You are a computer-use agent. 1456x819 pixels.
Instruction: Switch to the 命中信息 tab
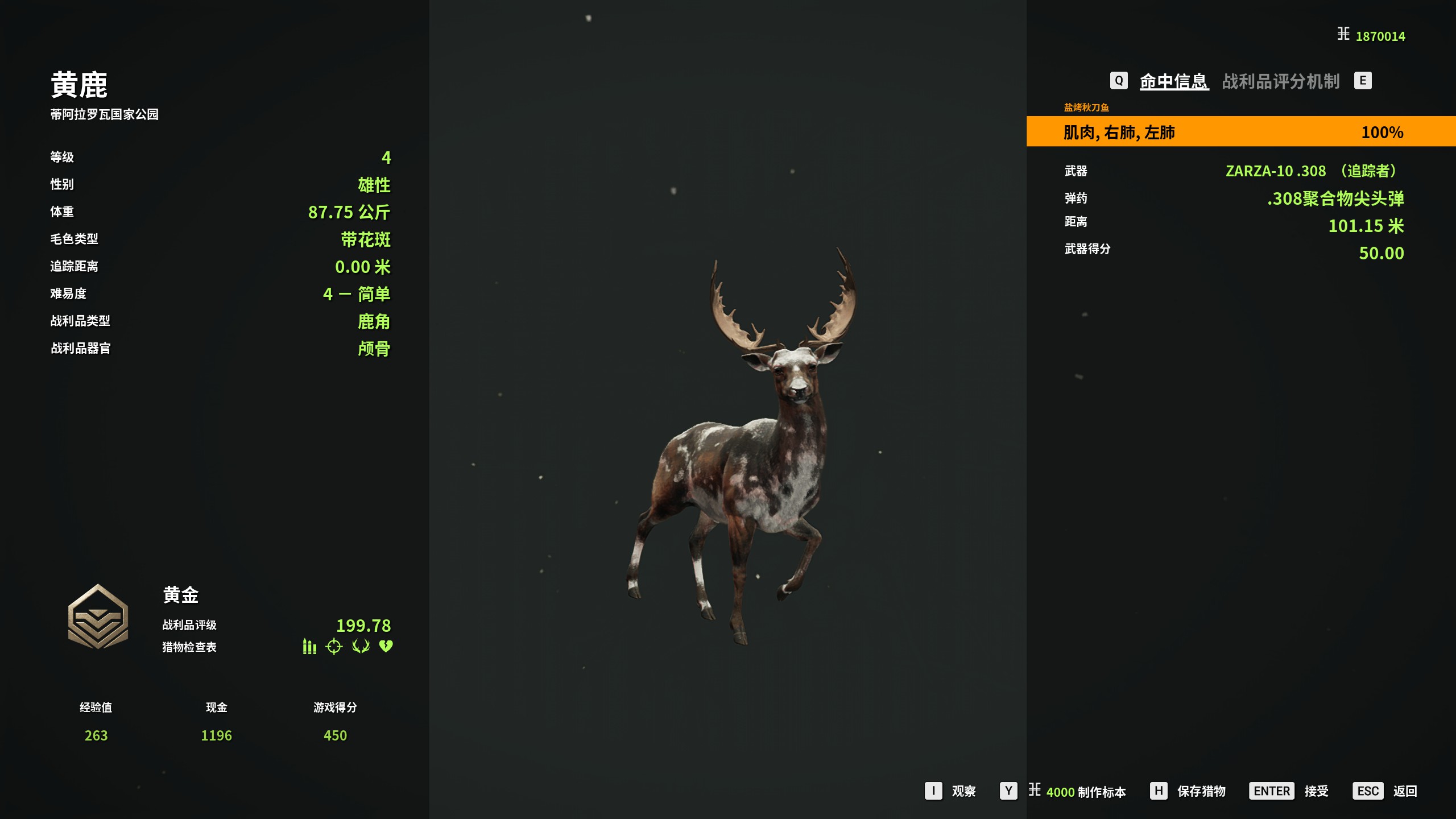click(x=1174, y=81)
